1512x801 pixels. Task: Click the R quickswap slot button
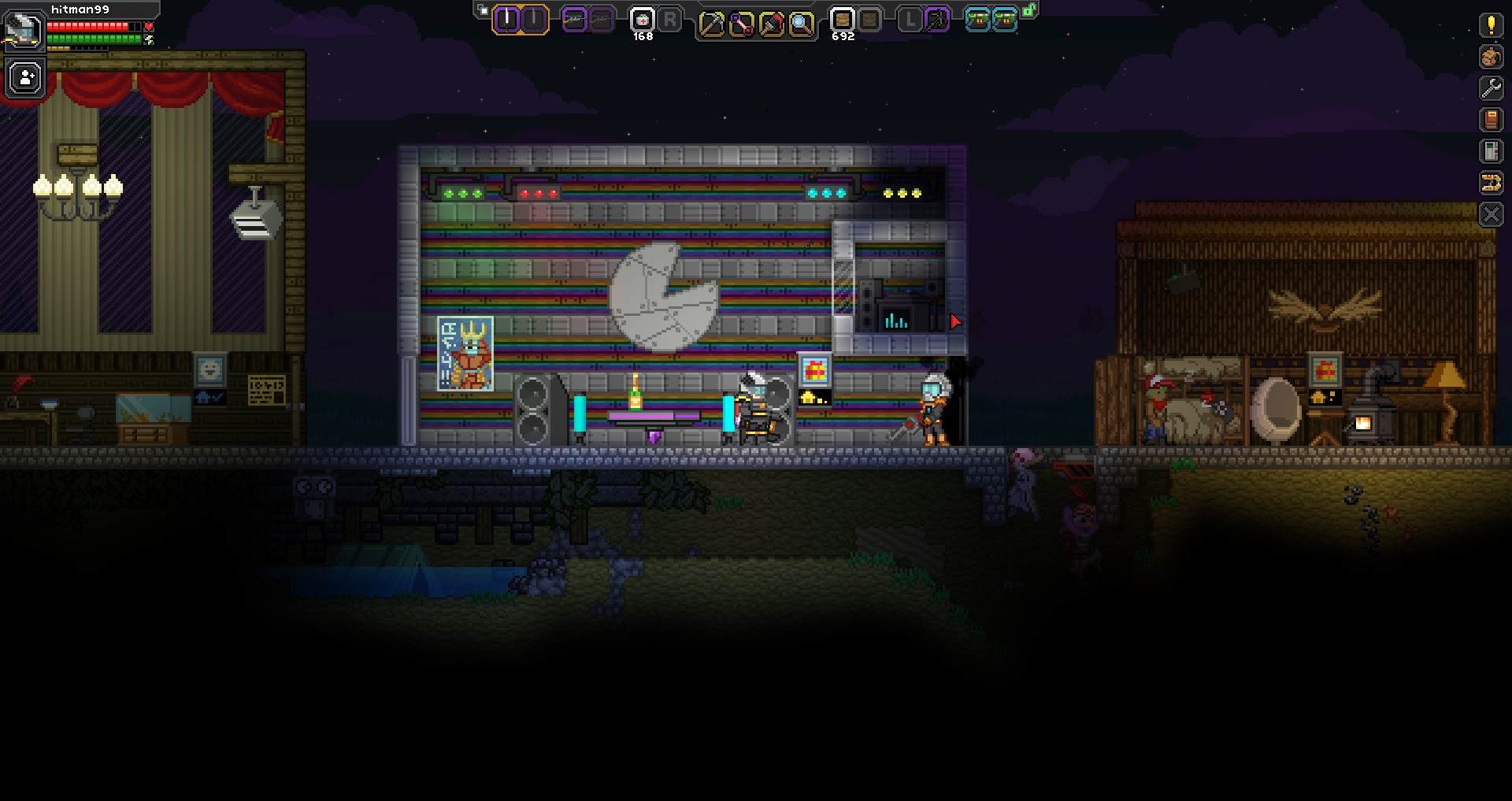tap(670, 20)
